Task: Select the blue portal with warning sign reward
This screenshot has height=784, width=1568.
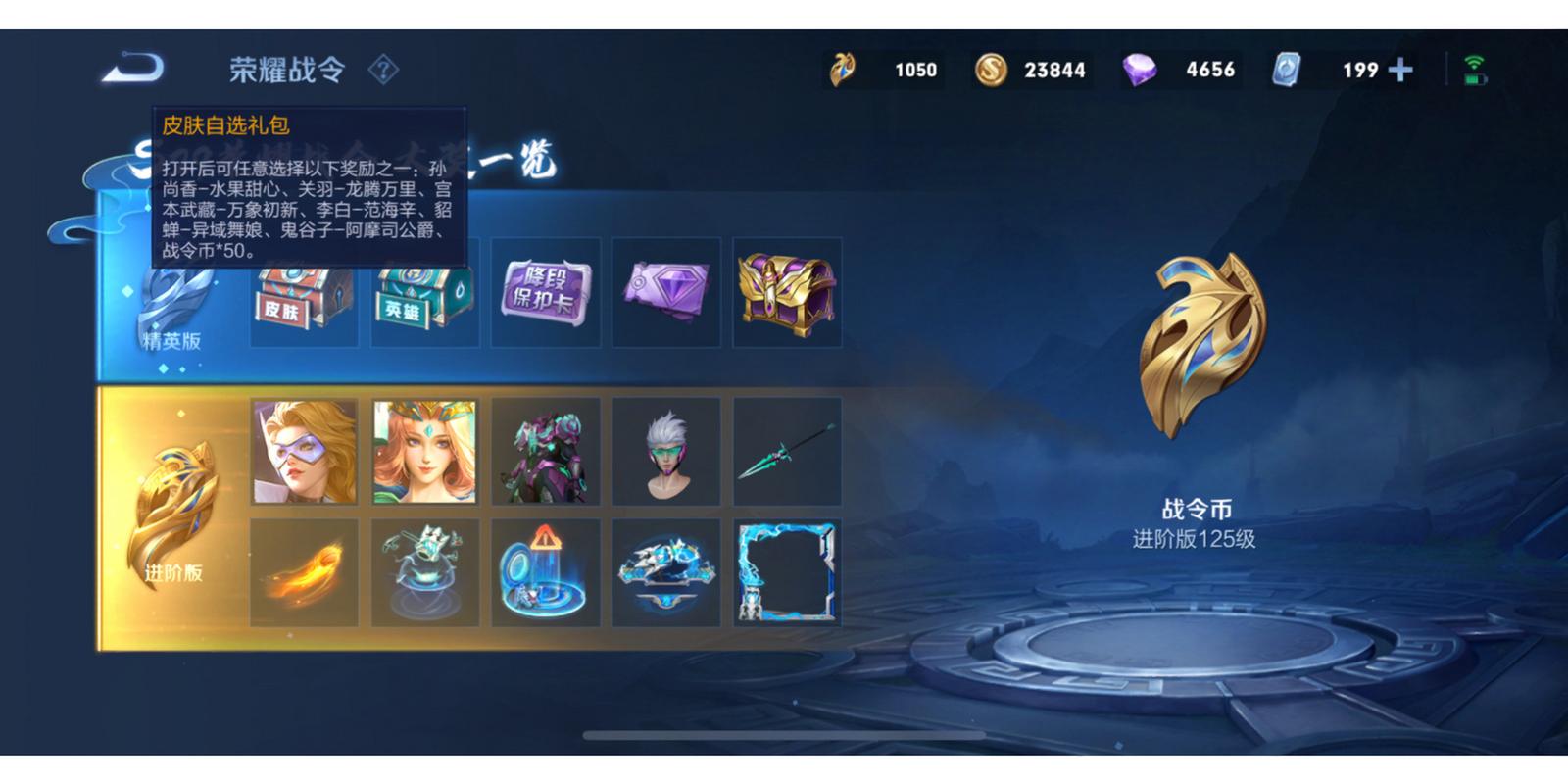Action: click(x=546, y=573)
